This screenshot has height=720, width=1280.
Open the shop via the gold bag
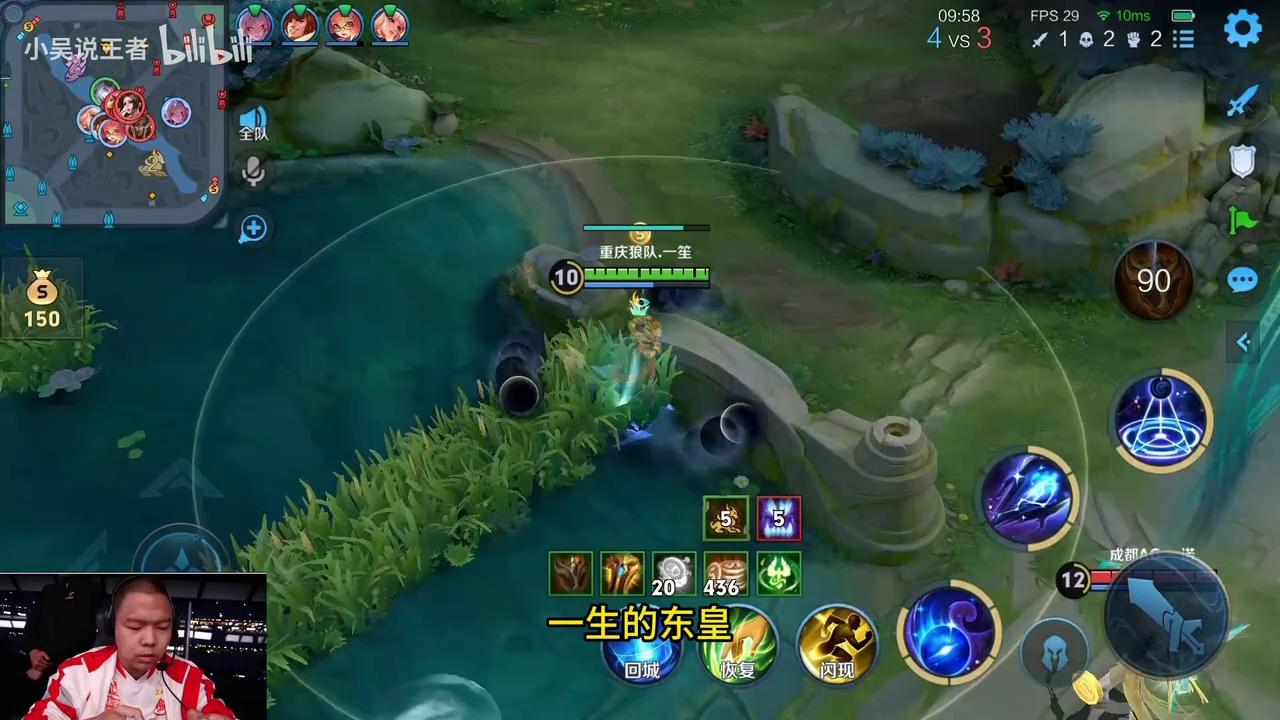click(42, 303)
